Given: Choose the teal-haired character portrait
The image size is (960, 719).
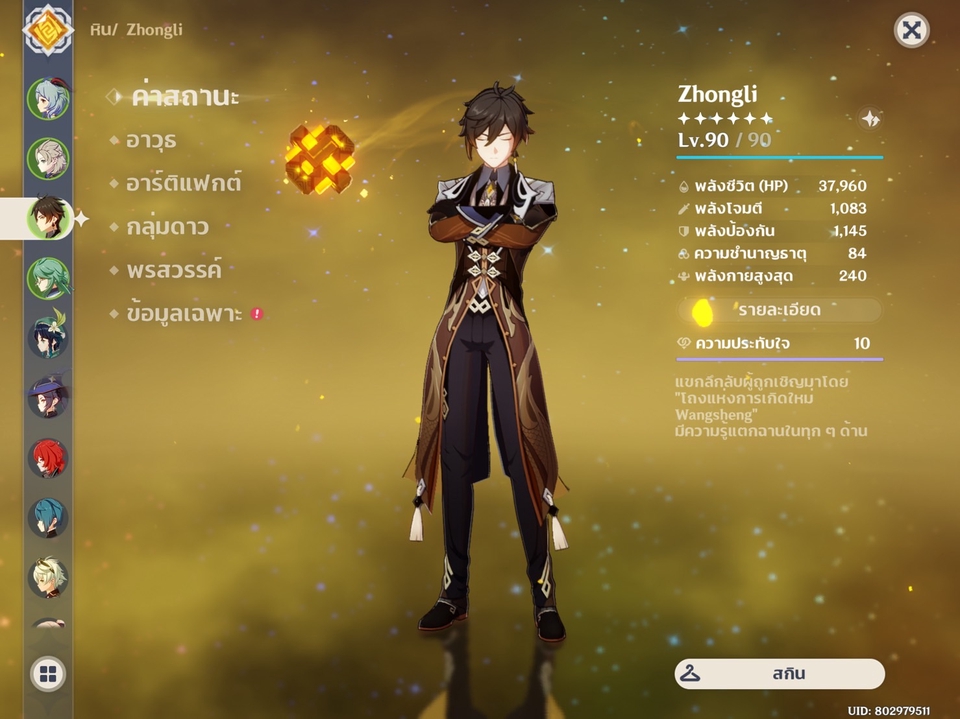Looking at the screenshot, I should pos(48,517).
